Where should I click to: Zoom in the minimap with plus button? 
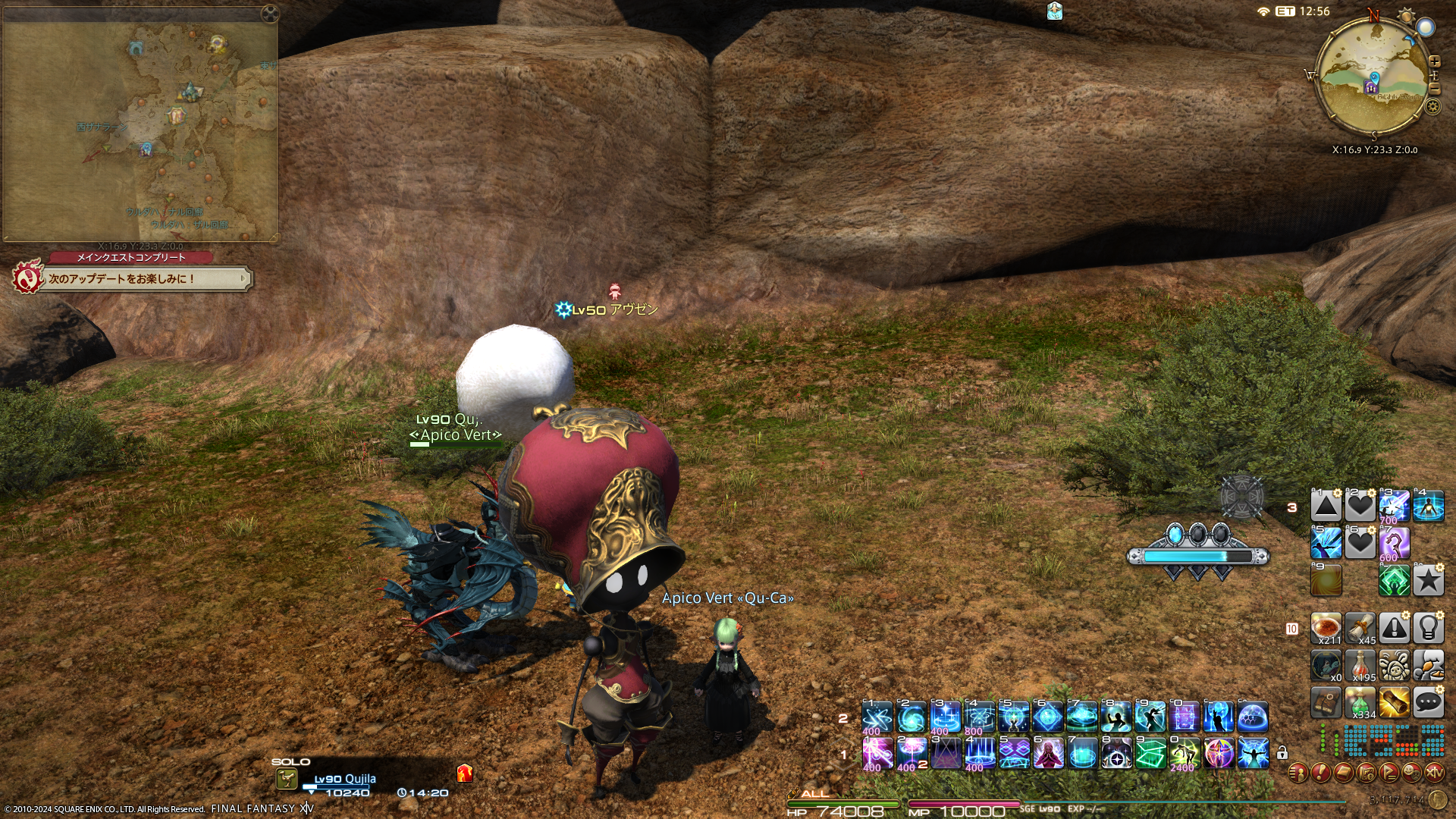(x=1434, y=61)
